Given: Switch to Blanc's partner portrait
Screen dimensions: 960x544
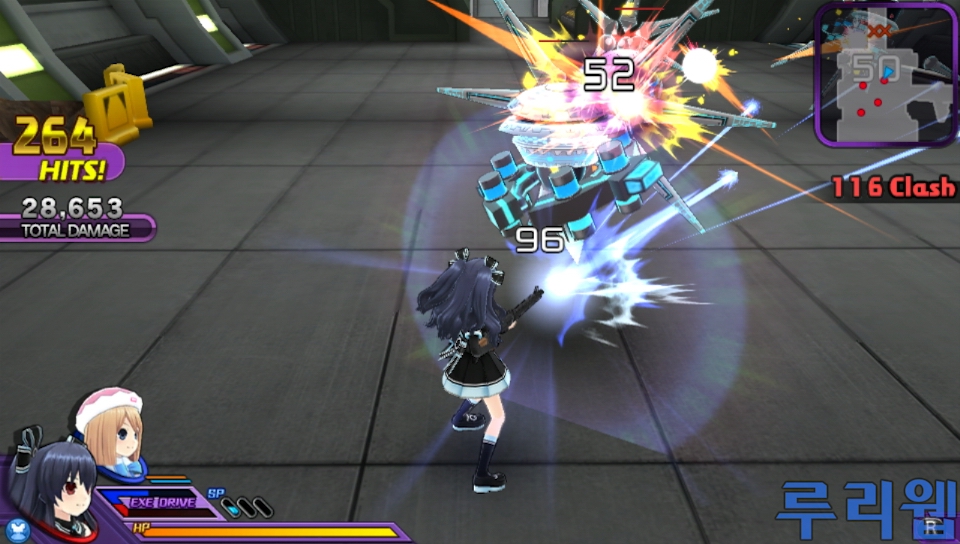Looking at the screenshot, I should pyautogui.click(x=112, y=427).
